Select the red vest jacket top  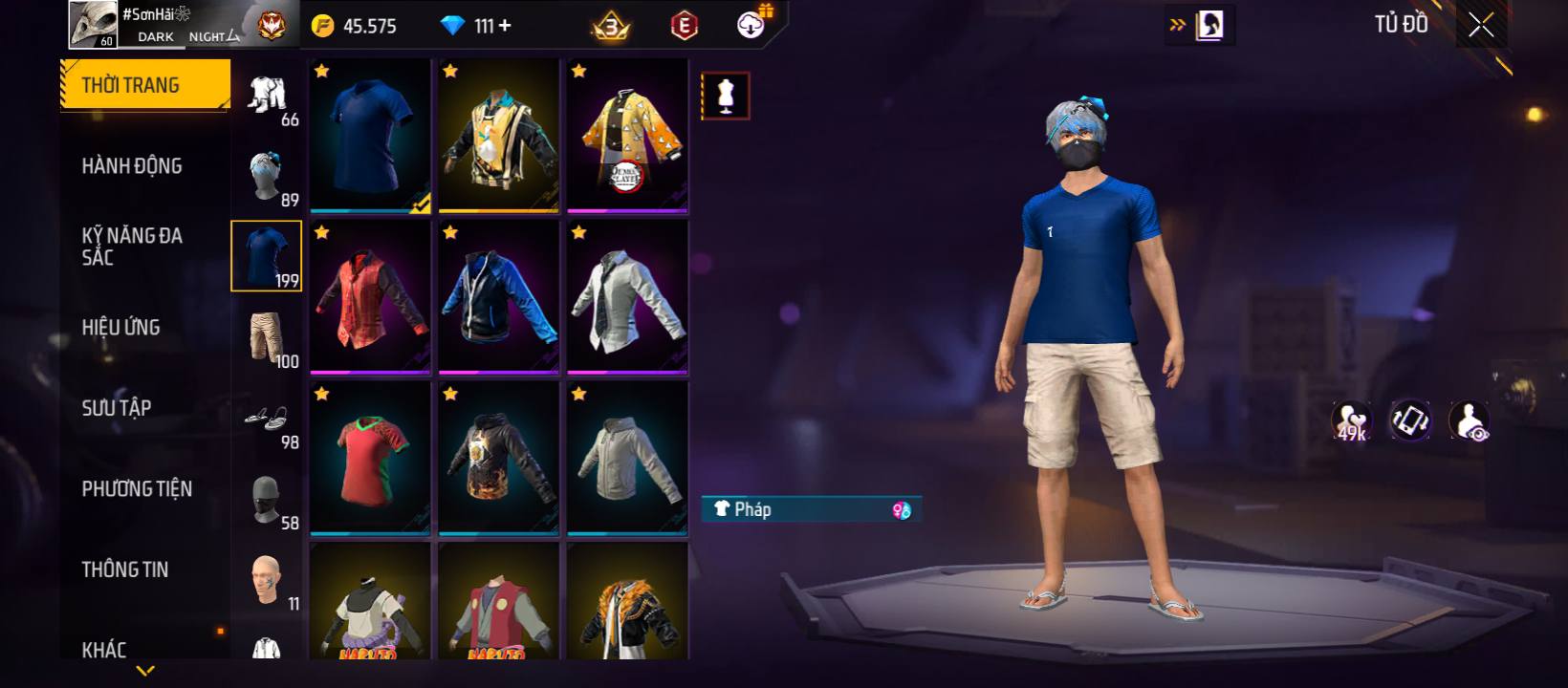tap(370, 297)
